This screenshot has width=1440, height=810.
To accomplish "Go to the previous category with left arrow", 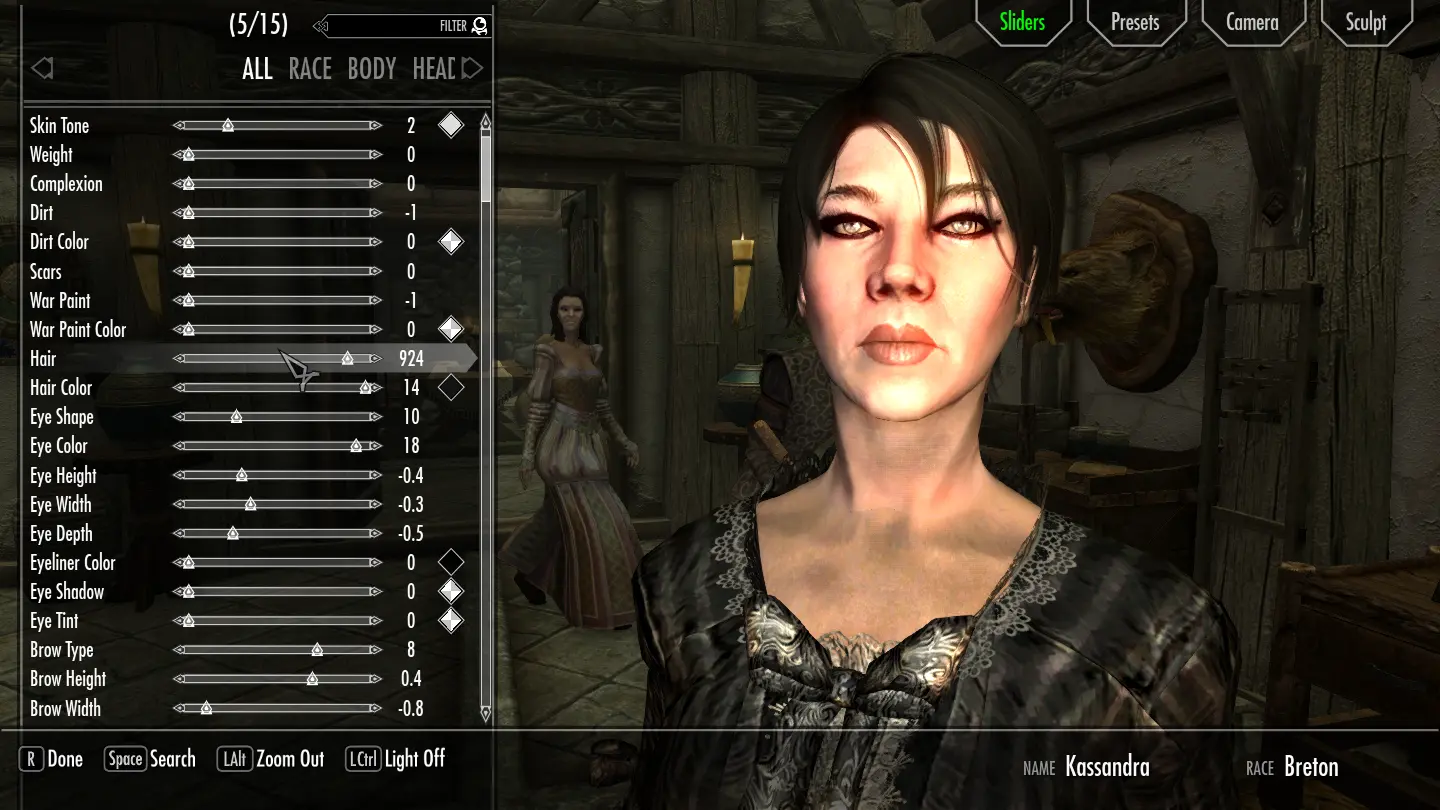I will pos(42,68).
